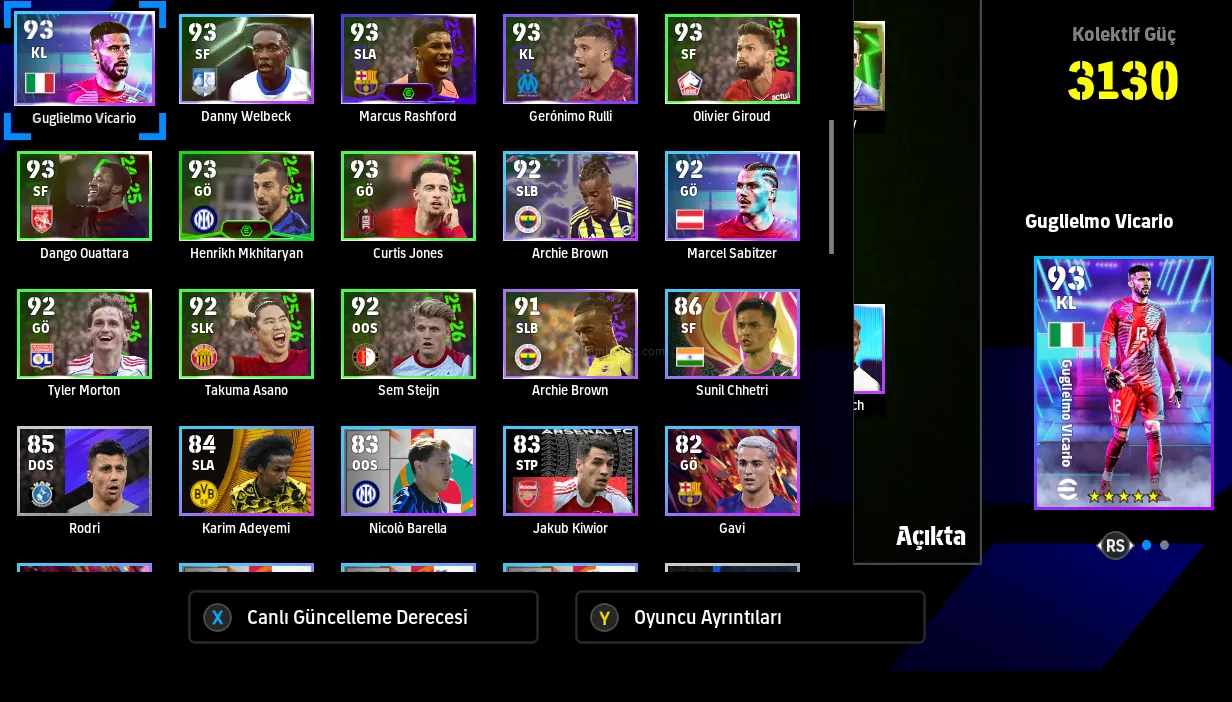
Task: Pick the Gavi player card
Action: point(732,471)
